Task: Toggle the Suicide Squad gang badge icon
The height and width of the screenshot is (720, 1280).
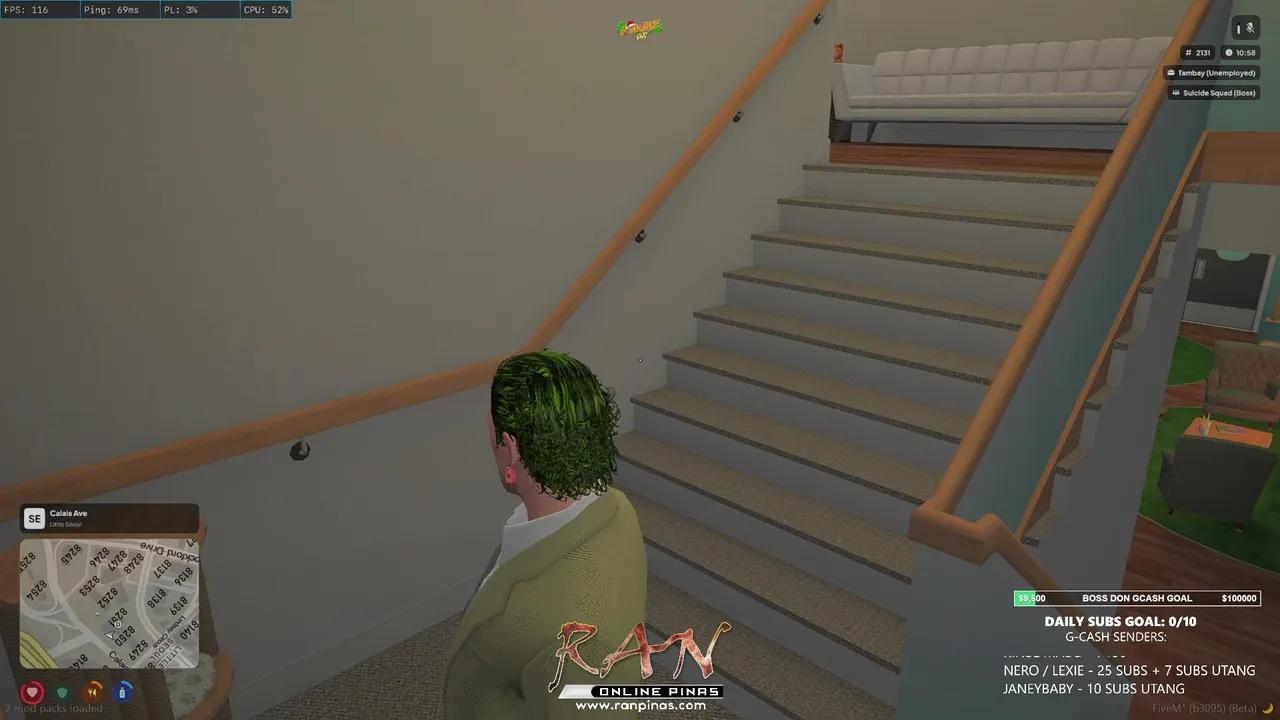Action: (1176, 92)
